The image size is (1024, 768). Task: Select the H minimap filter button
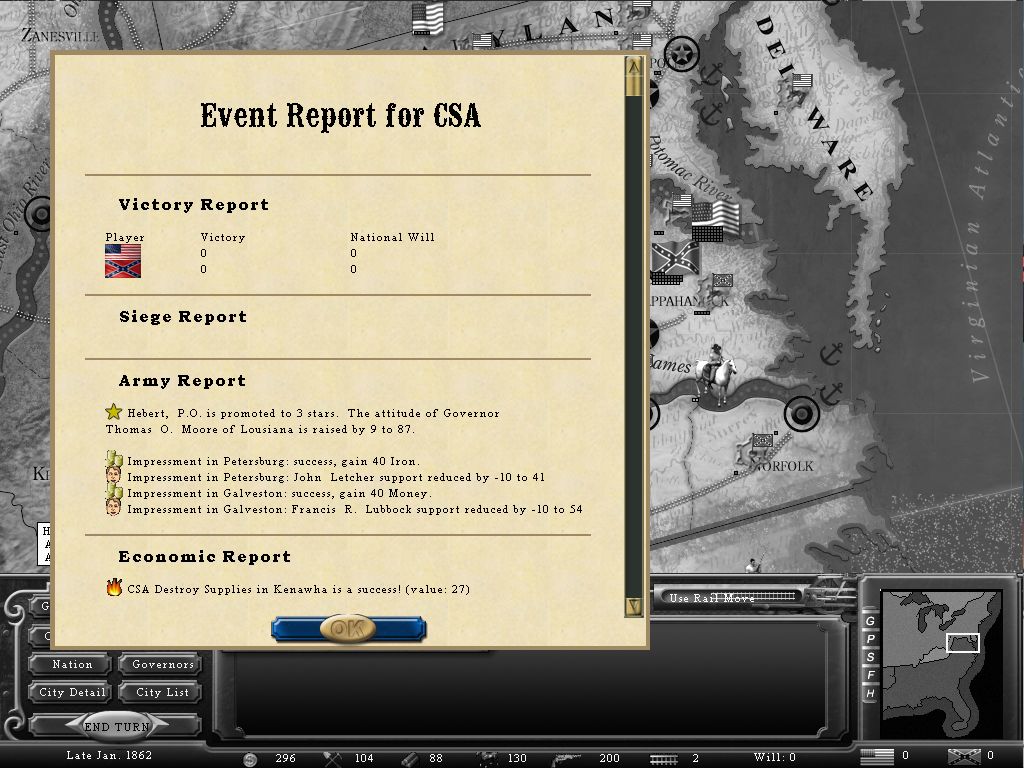click(870, 693)
